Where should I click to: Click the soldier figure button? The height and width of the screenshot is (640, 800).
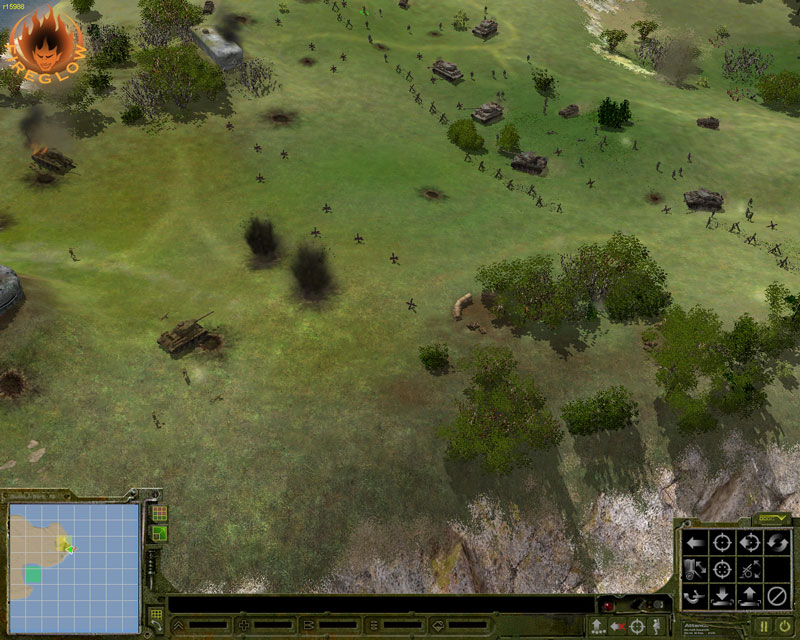[x=655, y=627]
